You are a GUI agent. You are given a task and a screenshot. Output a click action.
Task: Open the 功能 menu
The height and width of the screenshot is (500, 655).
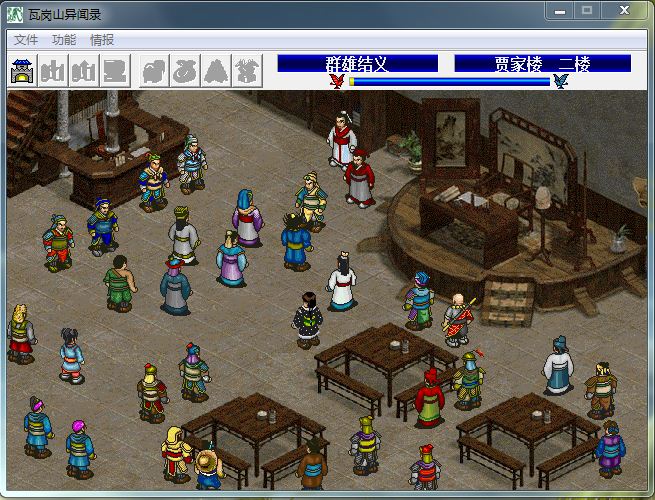(63, 40)
